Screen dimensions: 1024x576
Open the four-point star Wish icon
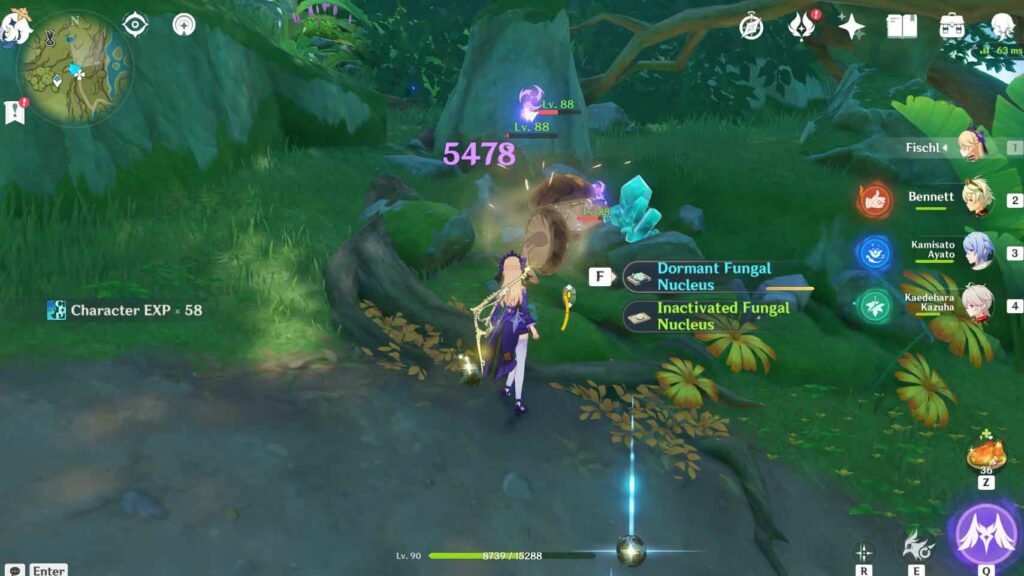(851, 27)
